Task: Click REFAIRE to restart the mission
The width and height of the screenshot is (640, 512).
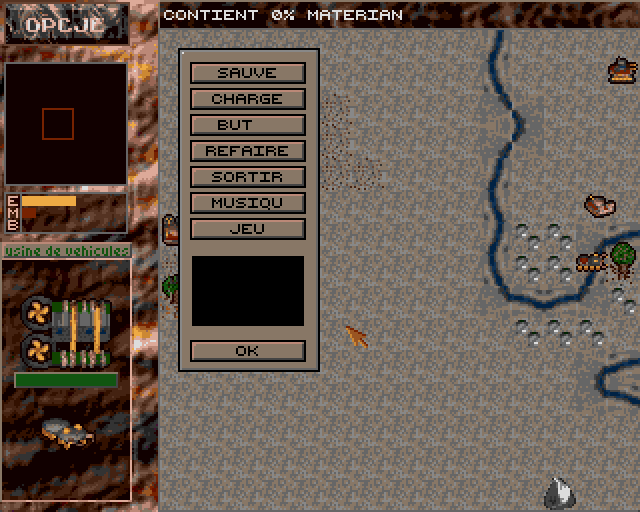Action: (x=247, y=151)
